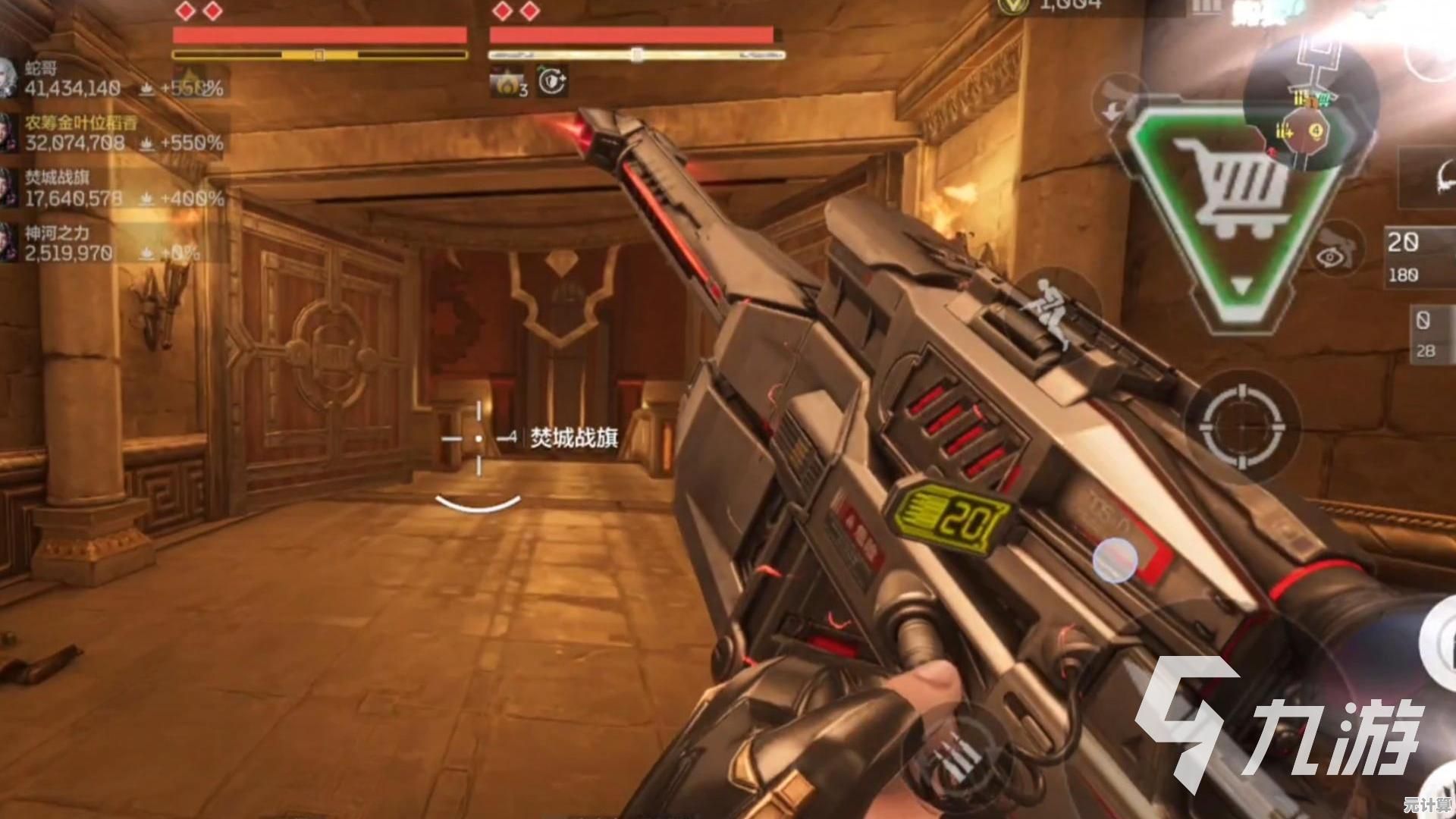Image resolution: width=1456 pixels, height=819 pixels.
Task: Tap the crosshair aim button
Action: (x=1242, y=426)
